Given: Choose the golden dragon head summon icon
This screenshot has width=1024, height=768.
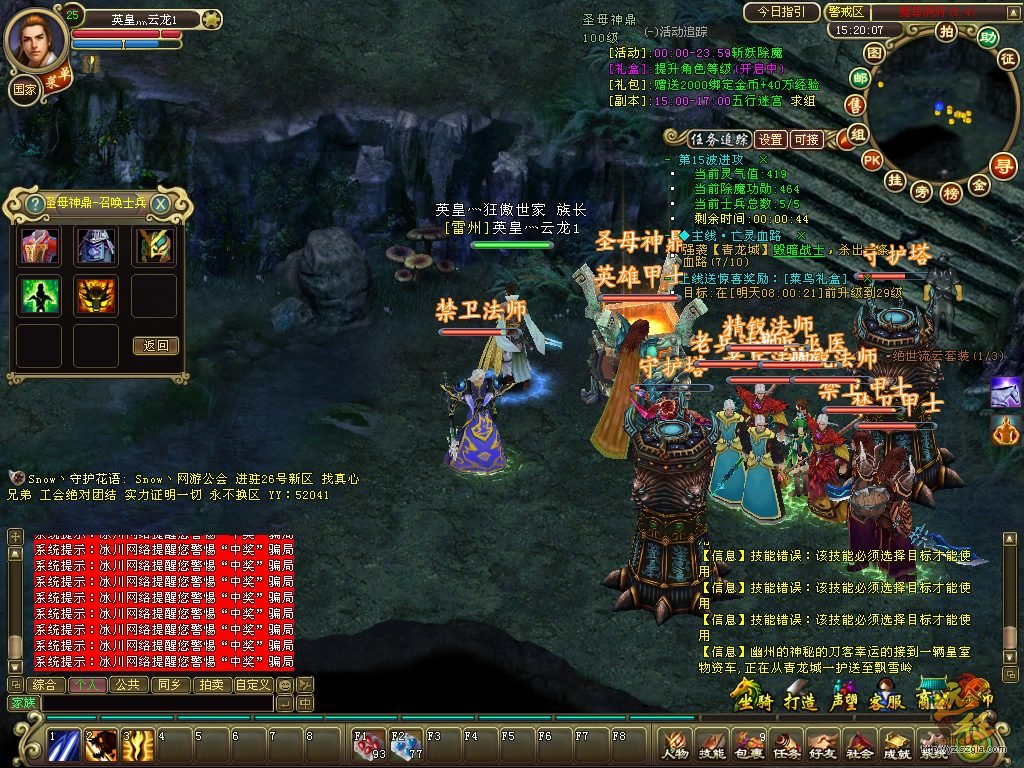Looking at the screenshot, I should click(x=97, y=296).
